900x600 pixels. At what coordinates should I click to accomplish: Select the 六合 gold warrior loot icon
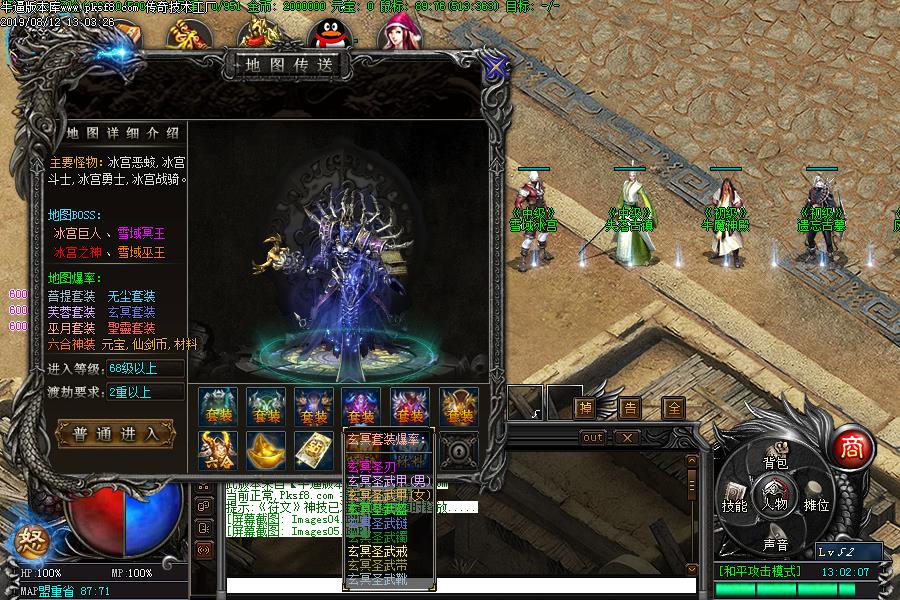217,450
